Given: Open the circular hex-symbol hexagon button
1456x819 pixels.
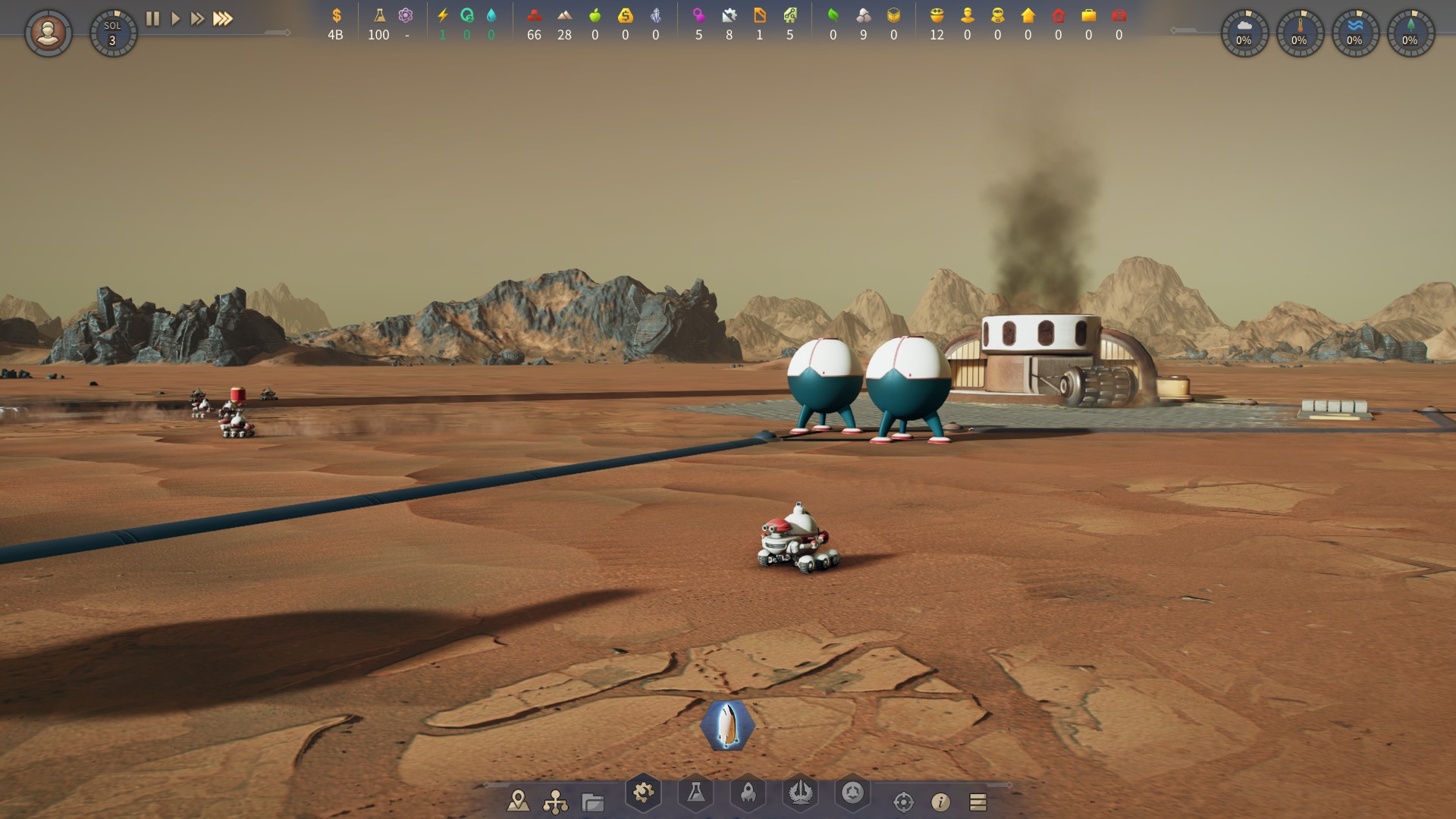Looking at the screenshot, I should 852,793.
